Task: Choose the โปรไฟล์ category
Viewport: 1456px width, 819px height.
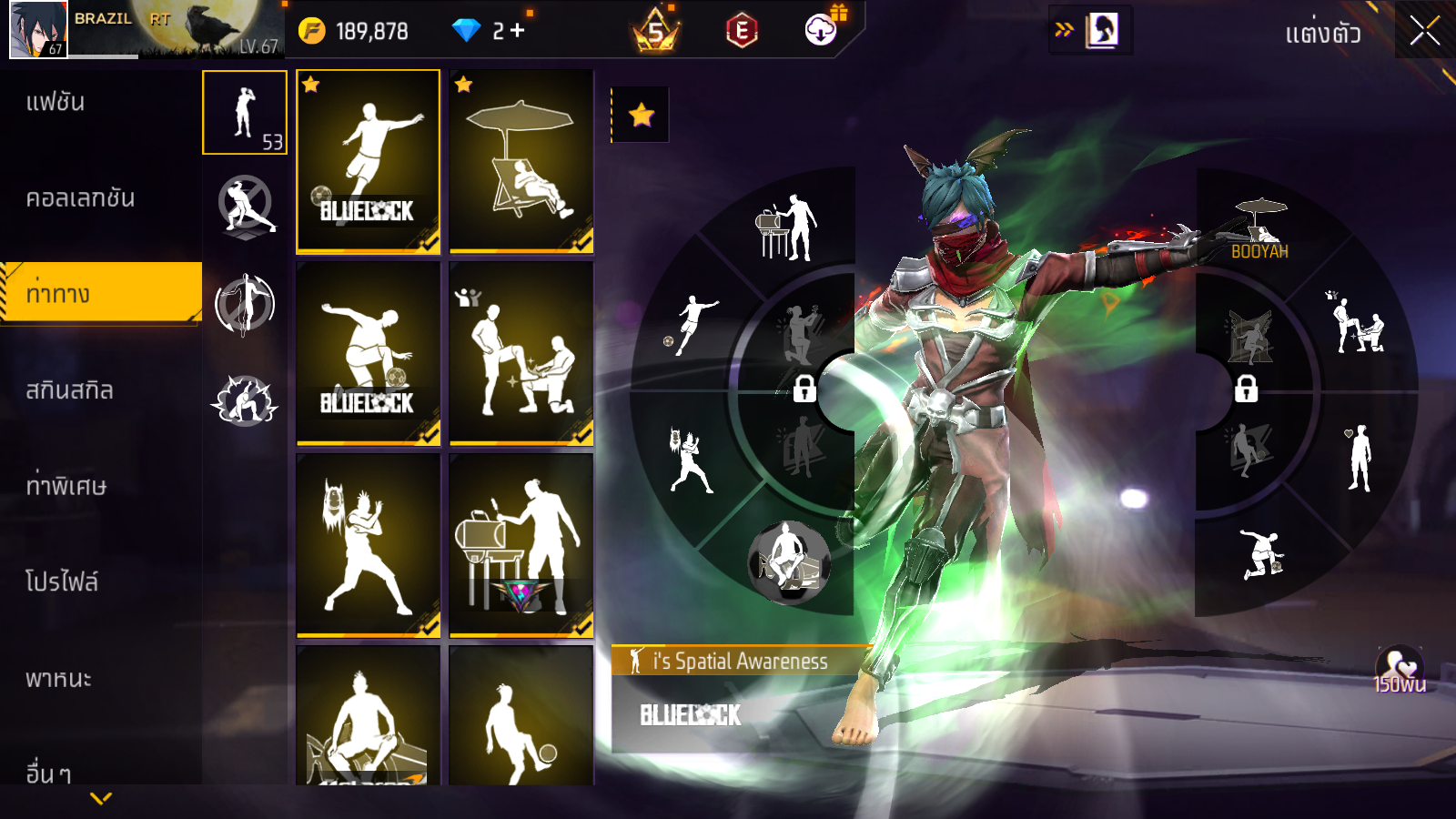Action: [62, 582]
